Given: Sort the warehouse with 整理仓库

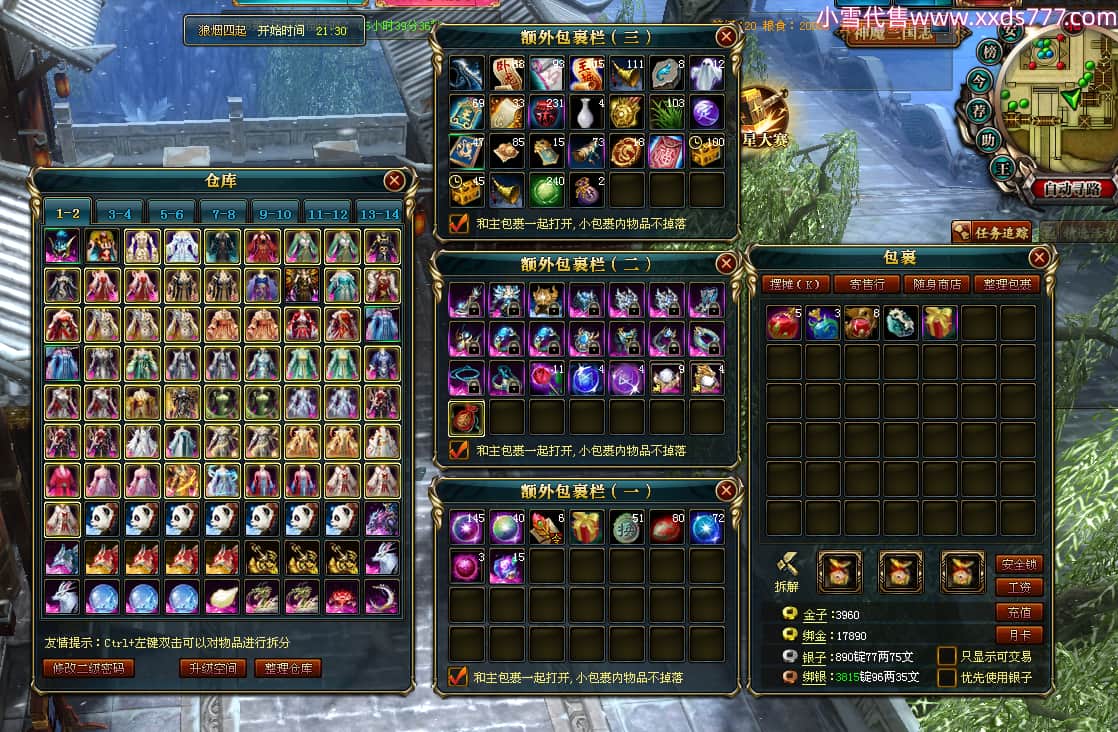Looking at the screenshot, I should click(288, 668).
